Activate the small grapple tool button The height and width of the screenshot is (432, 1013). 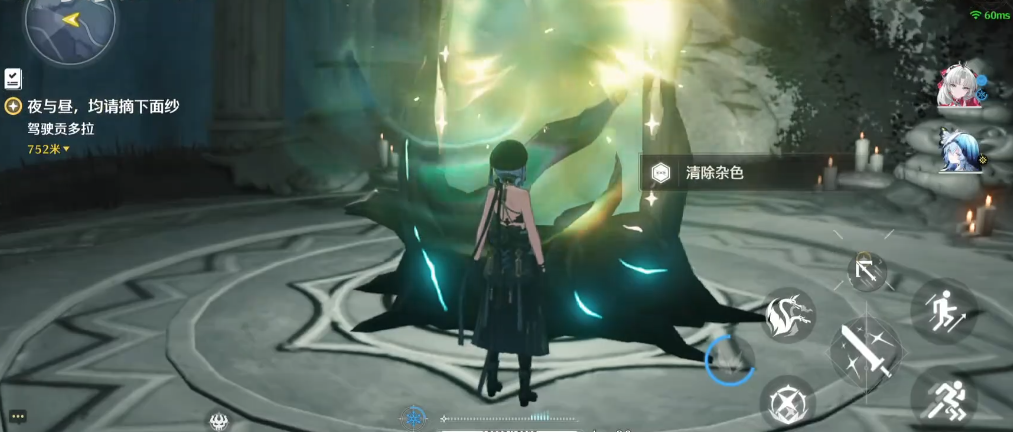[x=866, y=270]
